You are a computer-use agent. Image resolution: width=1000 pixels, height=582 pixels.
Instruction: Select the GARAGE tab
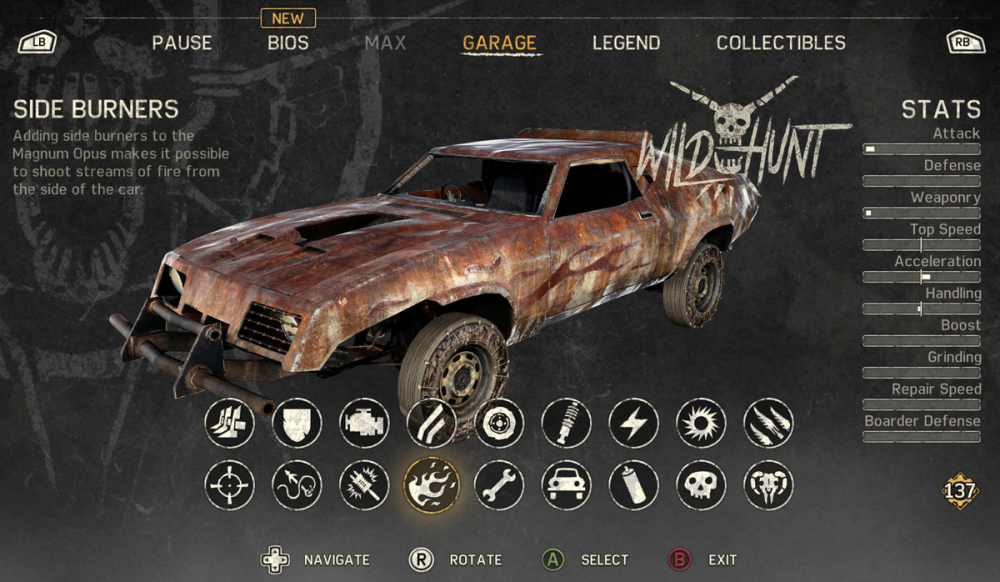[499, 43]
